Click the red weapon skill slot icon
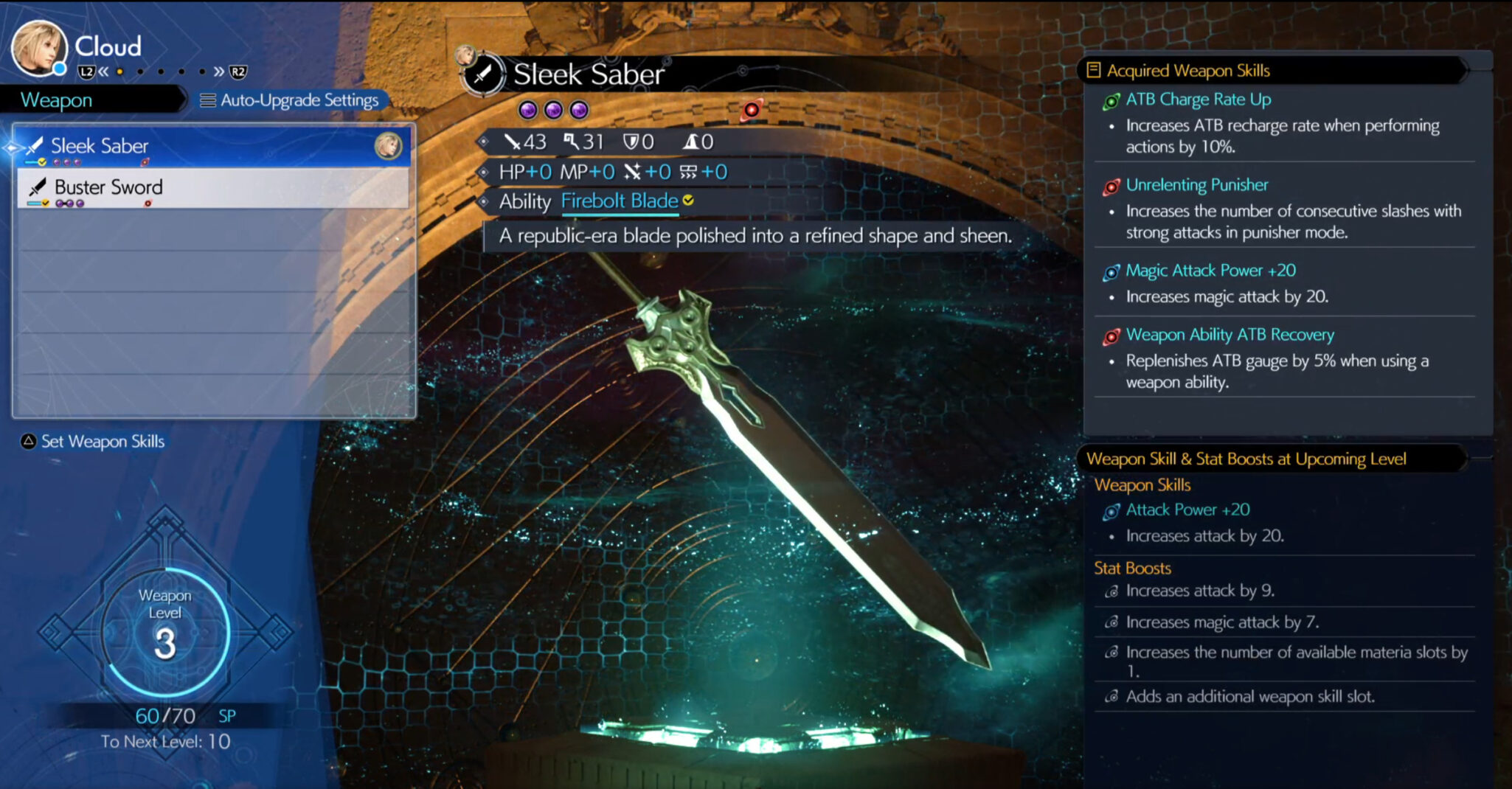This screenshot has width=1512, height=789. [751, 111]
